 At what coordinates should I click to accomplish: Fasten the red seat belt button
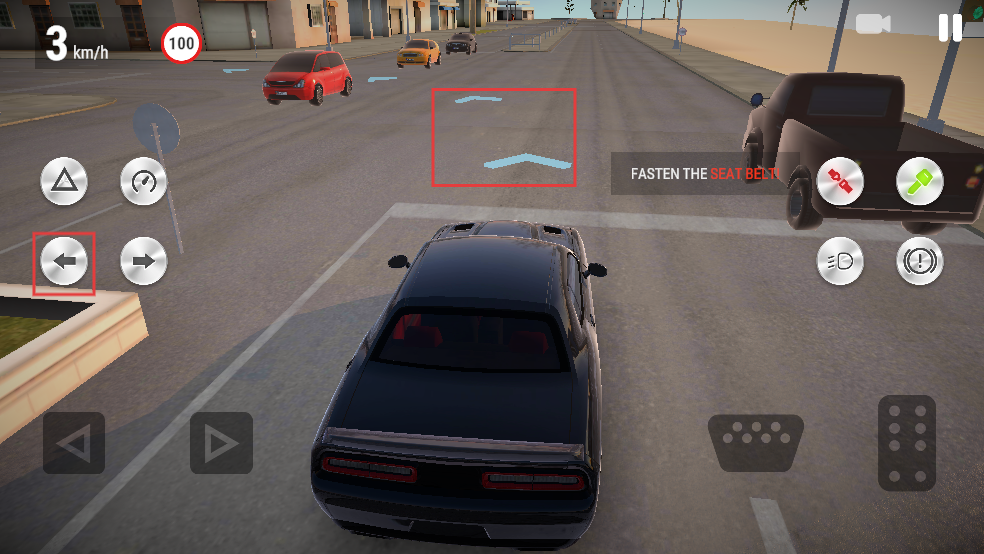coord(840,182)
